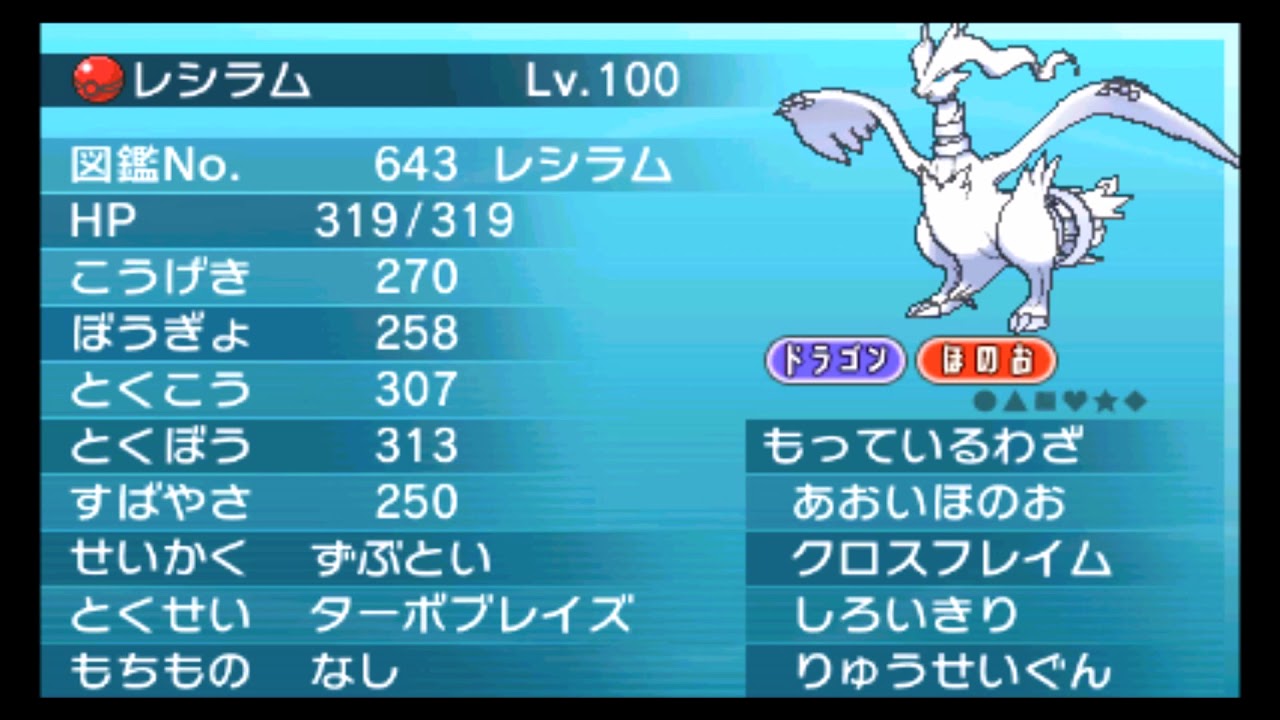This screenshot has height=720, width=1280.
Task: Toggle the star marking icon
Action: [x=1105, y=401]
